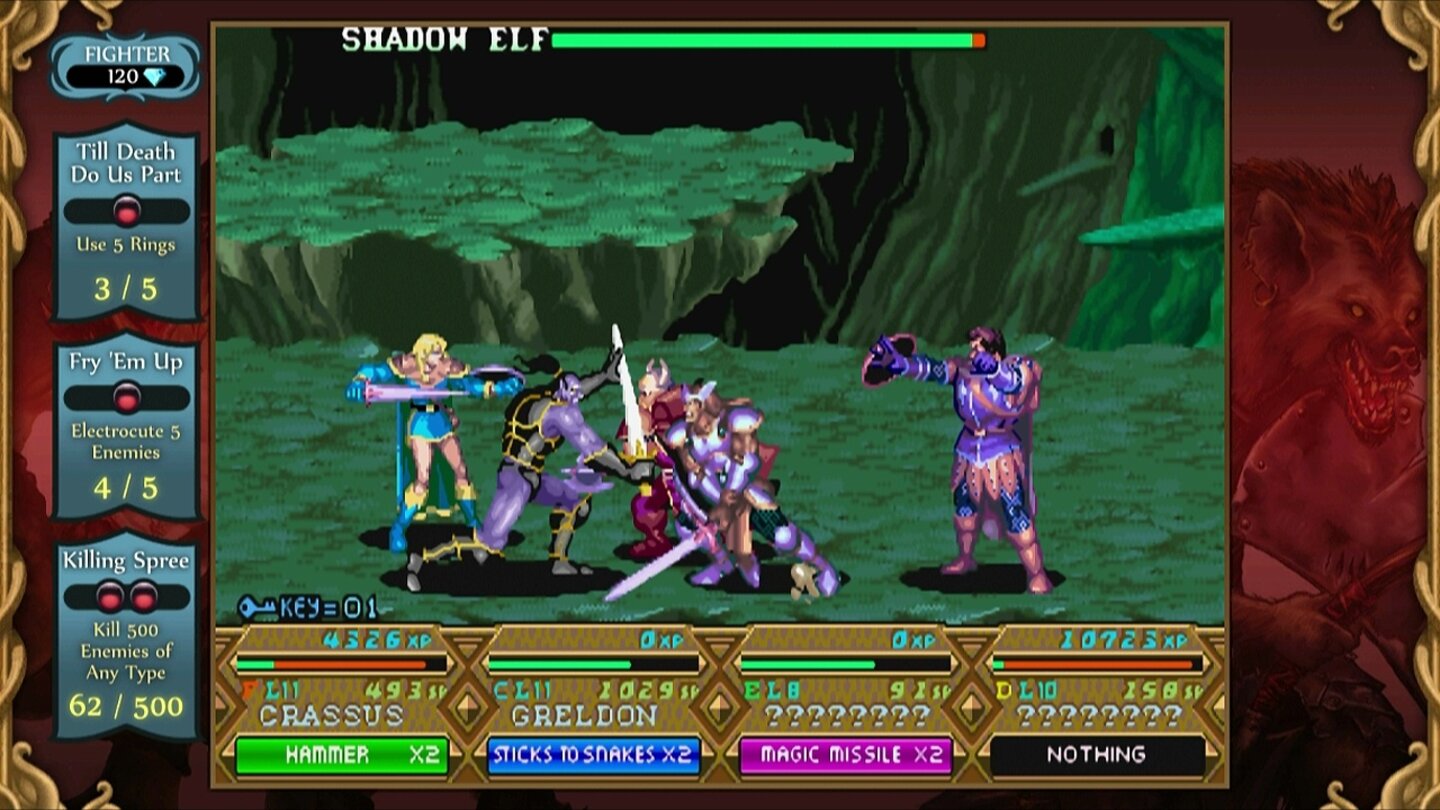
Task: Click the key icon beside the KEY=01 counter
Action: 255,609
